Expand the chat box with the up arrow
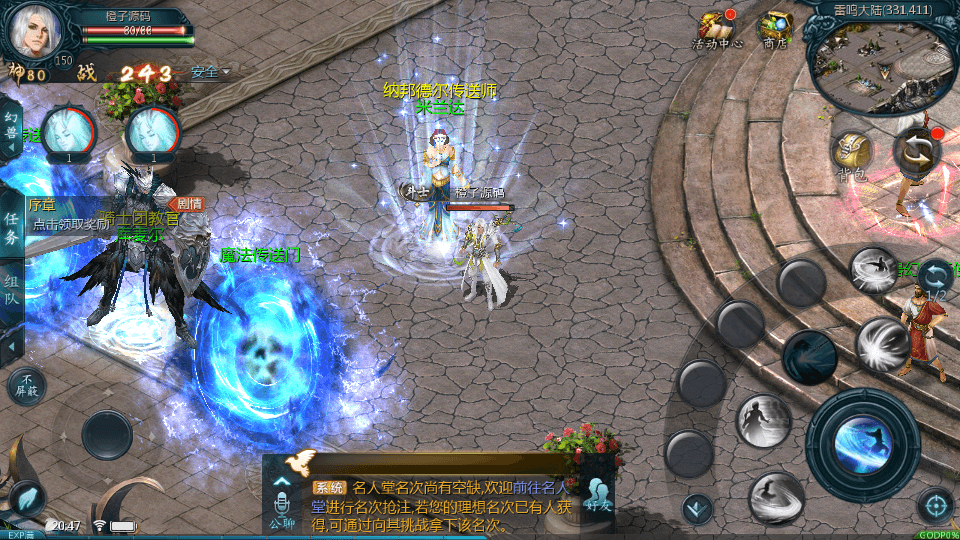960x540 pixels. click(x=282, y=480)
